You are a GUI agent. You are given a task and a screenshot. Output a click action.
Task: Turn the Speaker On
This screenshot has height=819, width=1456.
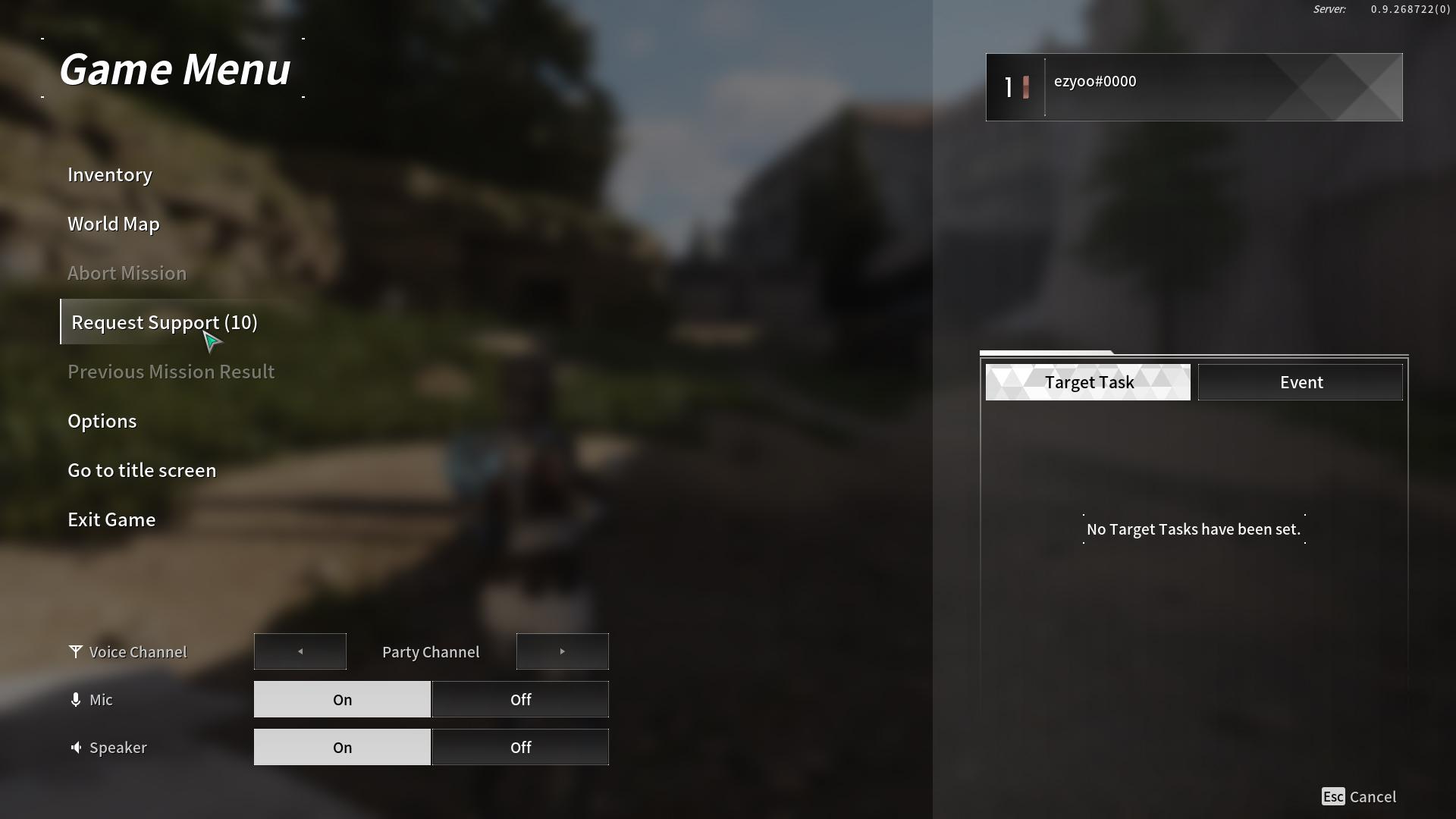pos(342,747)
